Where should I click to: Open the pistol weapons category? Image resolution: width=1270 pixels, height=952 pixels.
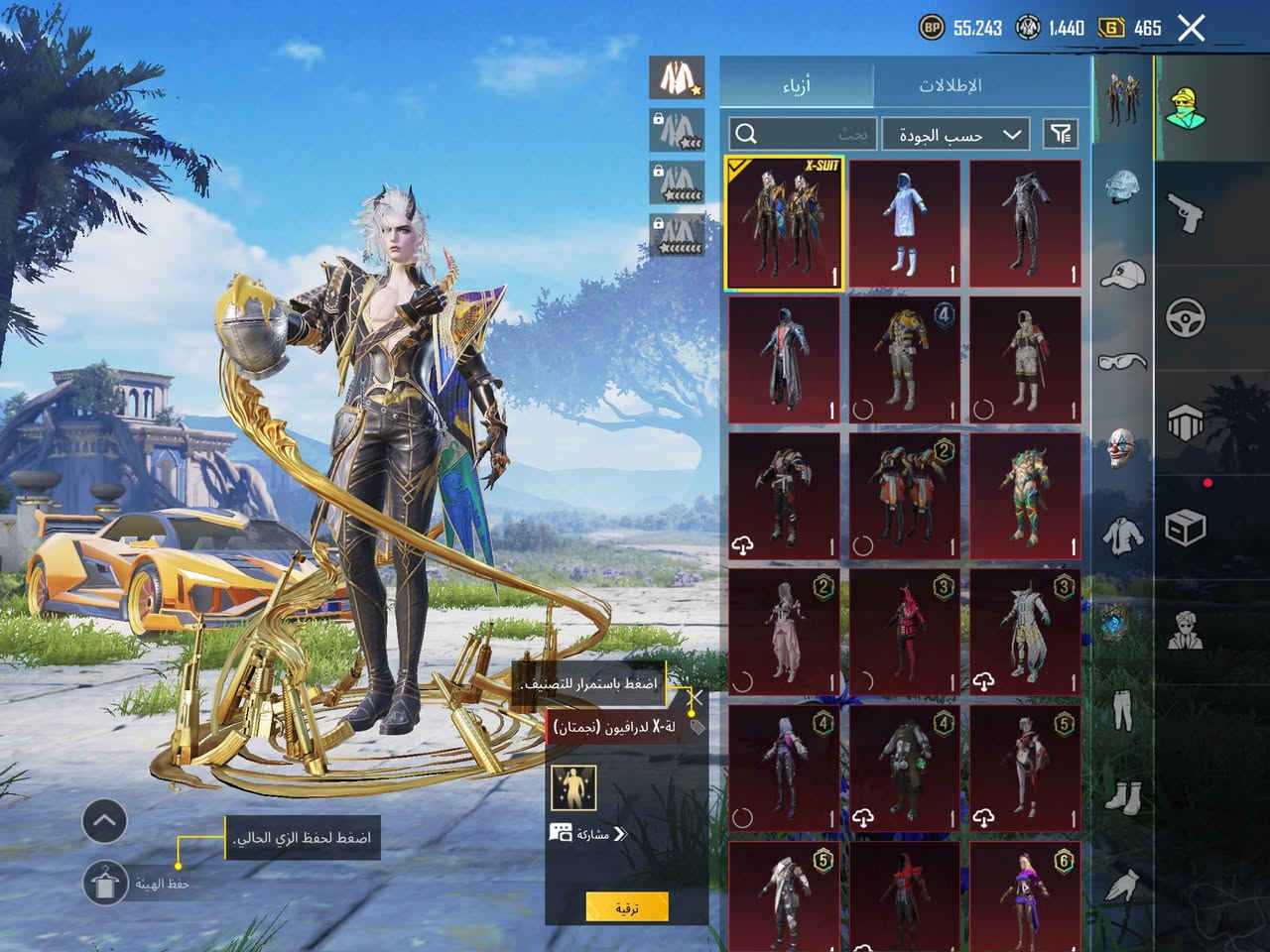[x=1186, y=214]
